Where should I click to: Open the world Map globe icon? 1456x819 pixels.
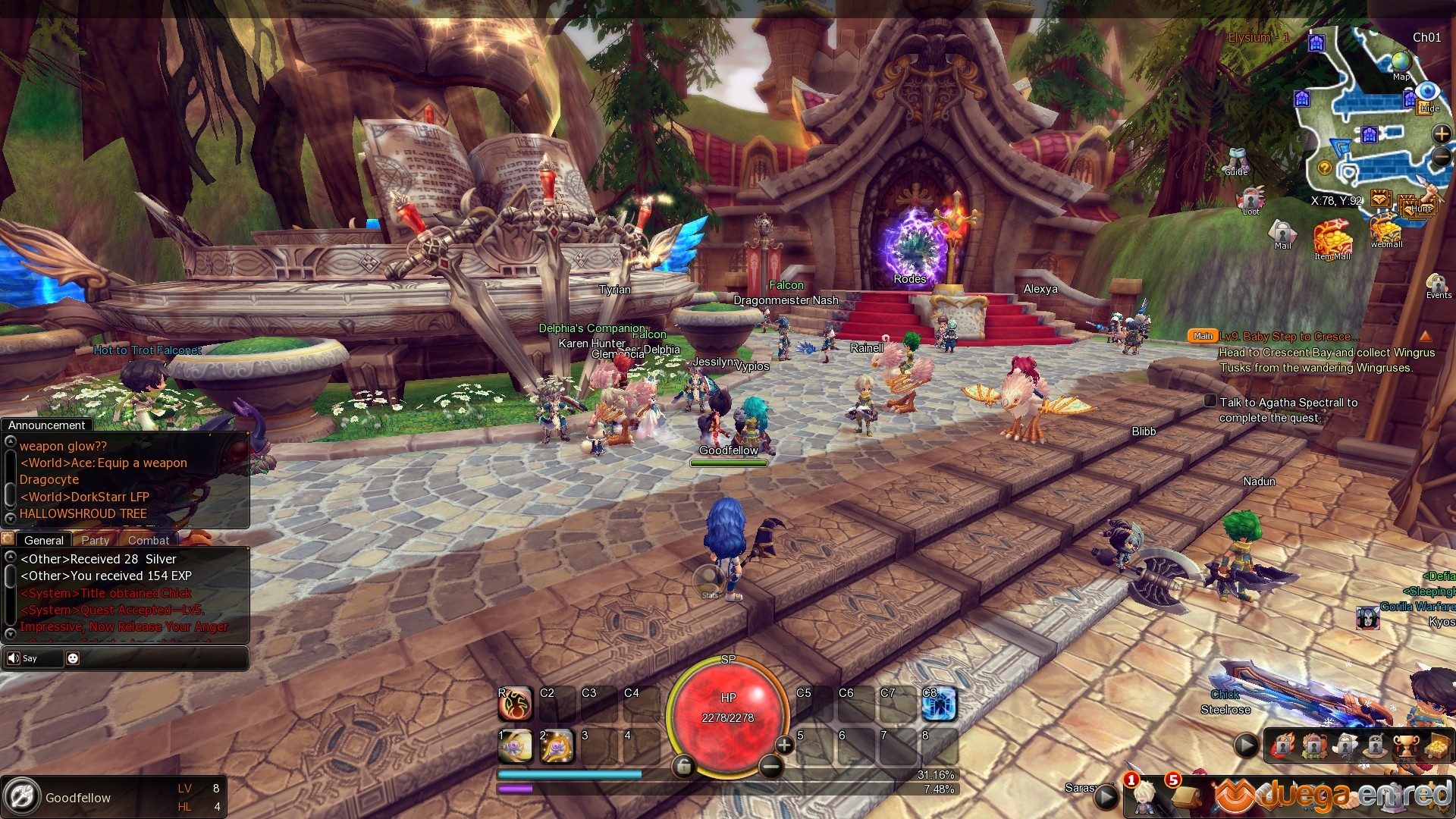pos(1401,62)
